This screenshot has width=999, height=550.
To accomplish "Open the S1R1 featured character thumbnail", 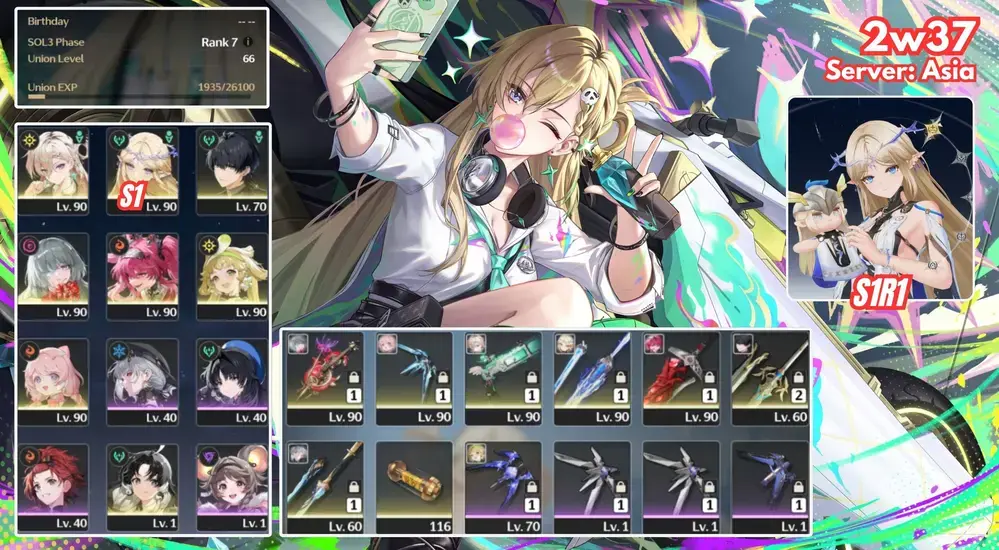I will (880, 198).
